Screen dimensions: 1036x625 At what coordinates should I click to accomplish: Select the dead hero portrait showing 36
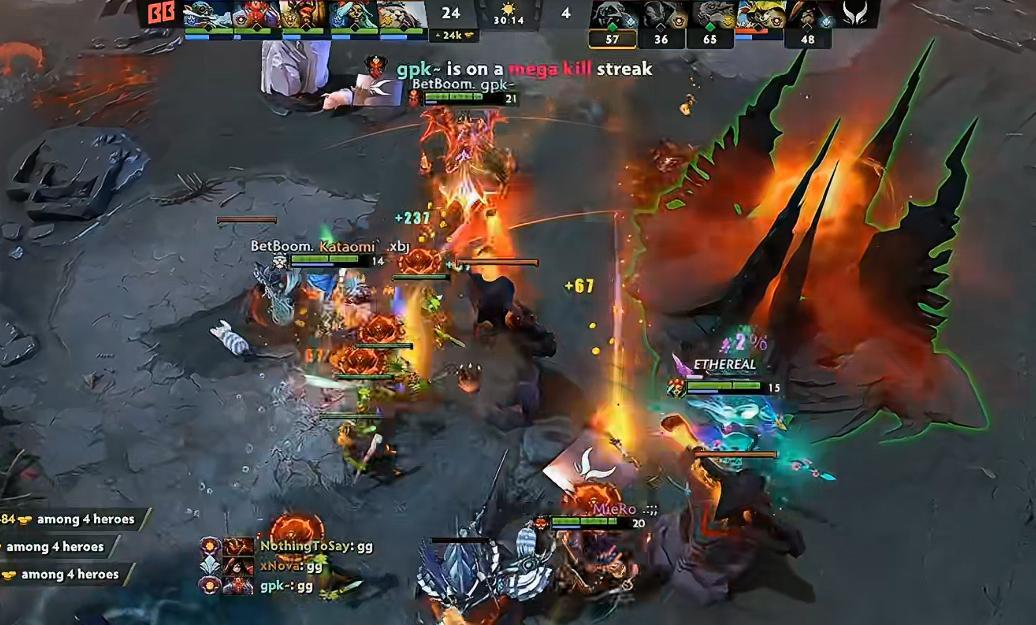pos(662,16)
